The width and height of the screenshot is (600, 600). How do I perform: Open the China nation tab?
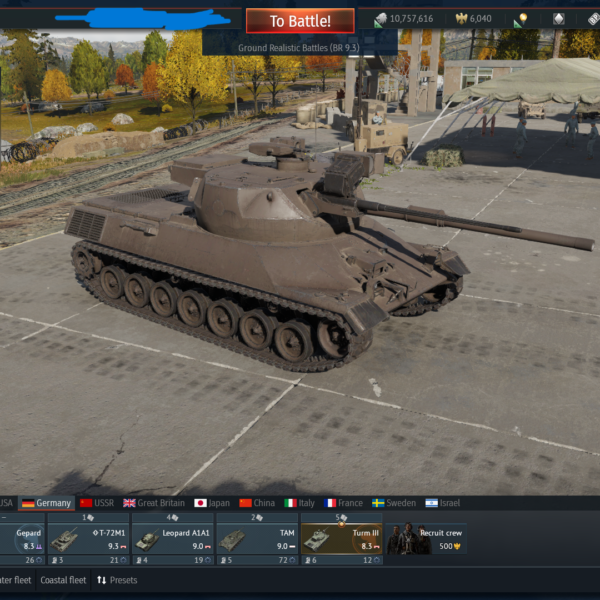[257, 503]
